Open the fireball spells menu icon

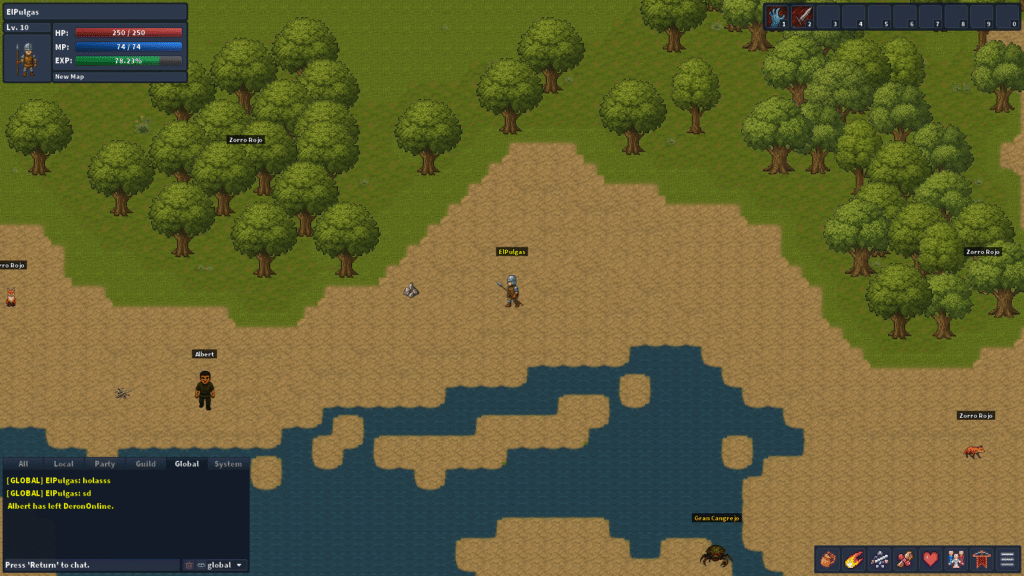pos(853,559)
